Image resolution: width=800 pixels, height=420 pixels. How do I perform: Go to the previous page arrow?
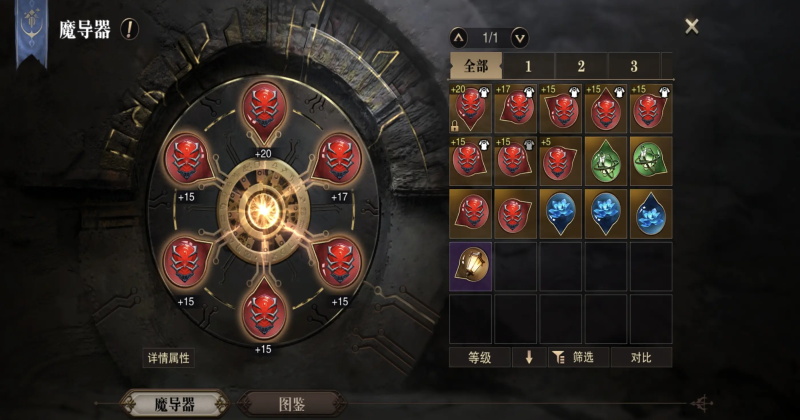pos(459,38)
